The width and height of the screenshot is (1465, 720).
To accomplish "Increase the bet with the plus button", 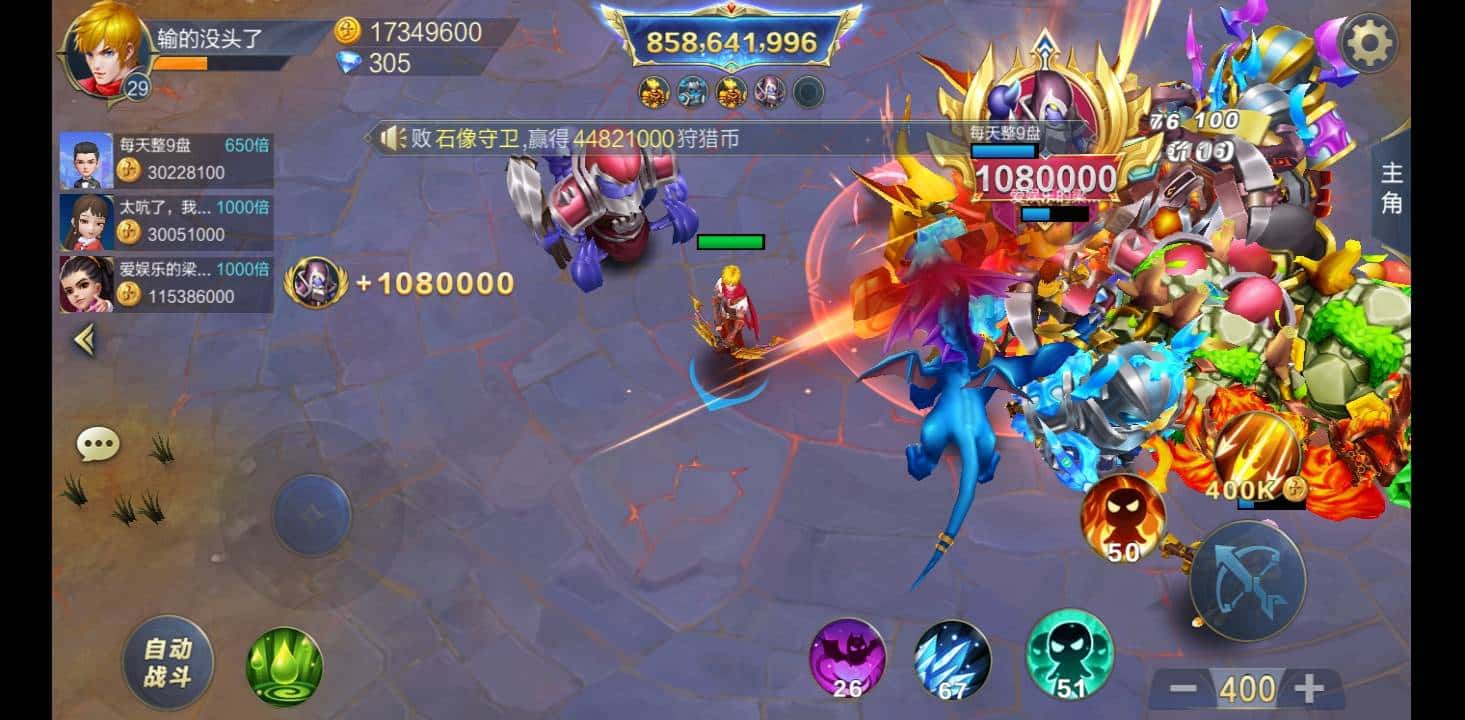I will 1309,688.
